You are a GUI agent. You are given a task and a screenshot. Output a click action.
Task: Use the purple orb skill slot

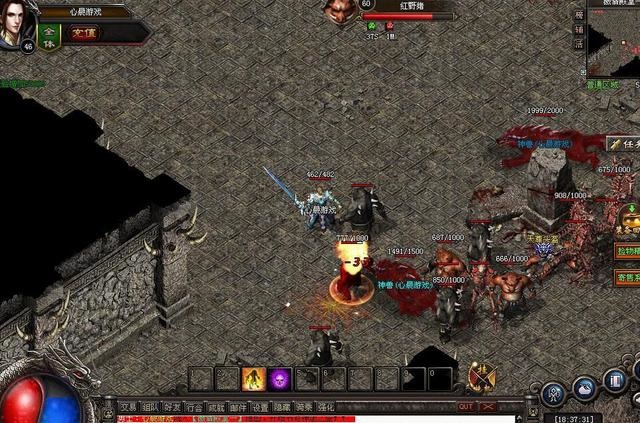click(x=280, y=378)
